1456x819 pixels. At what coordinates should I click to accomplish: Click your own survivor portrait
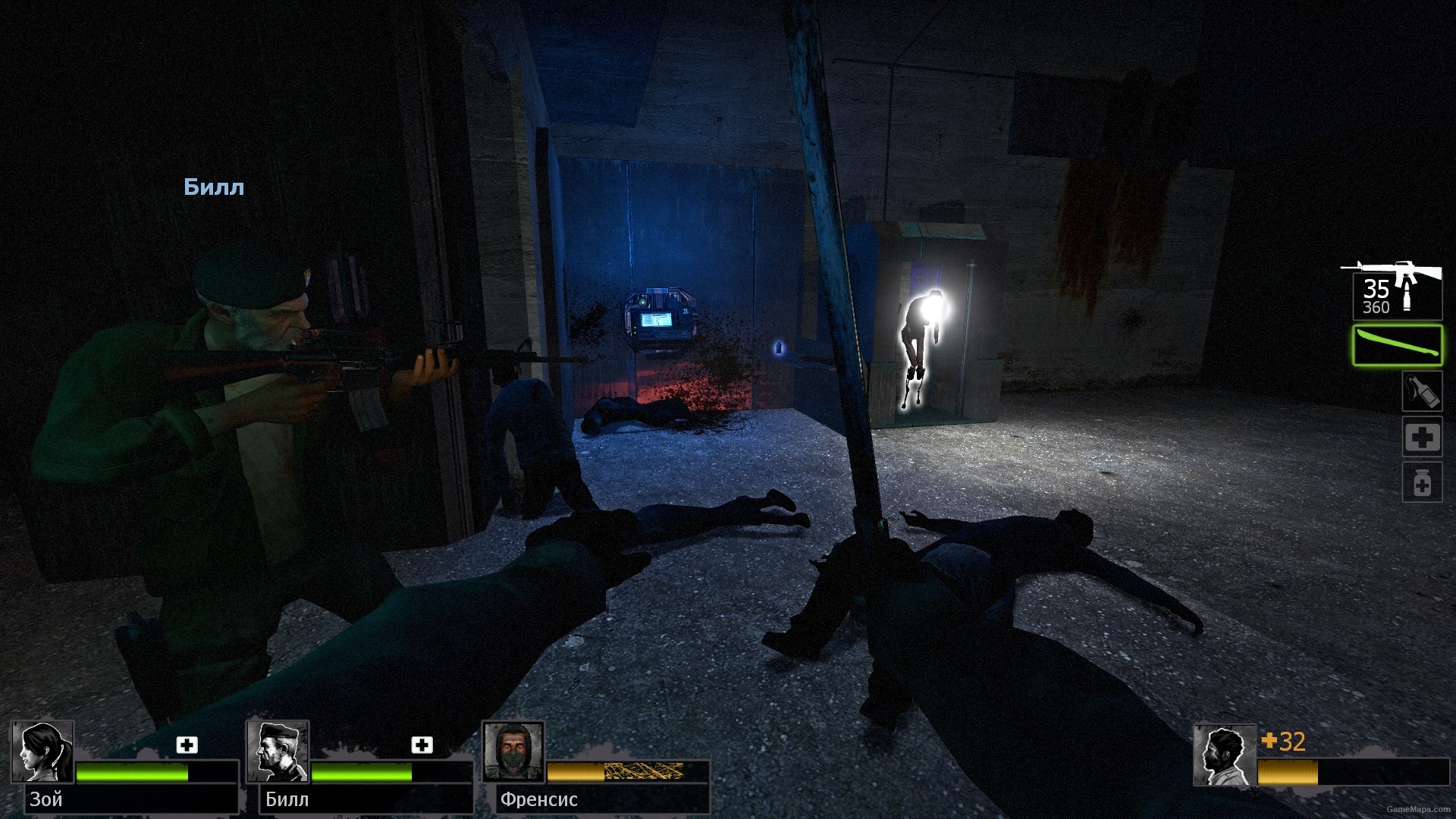(x=1223, y=755)
